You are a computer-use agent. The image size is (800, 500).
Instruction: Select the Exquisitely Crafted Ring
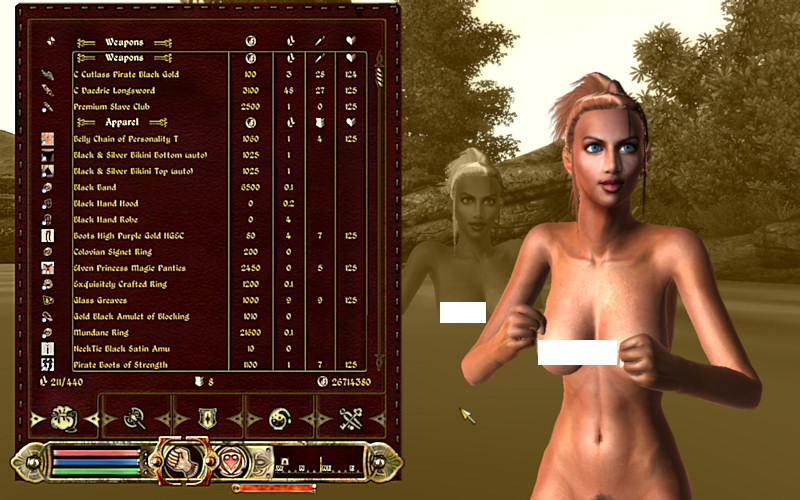pos(119,284)
